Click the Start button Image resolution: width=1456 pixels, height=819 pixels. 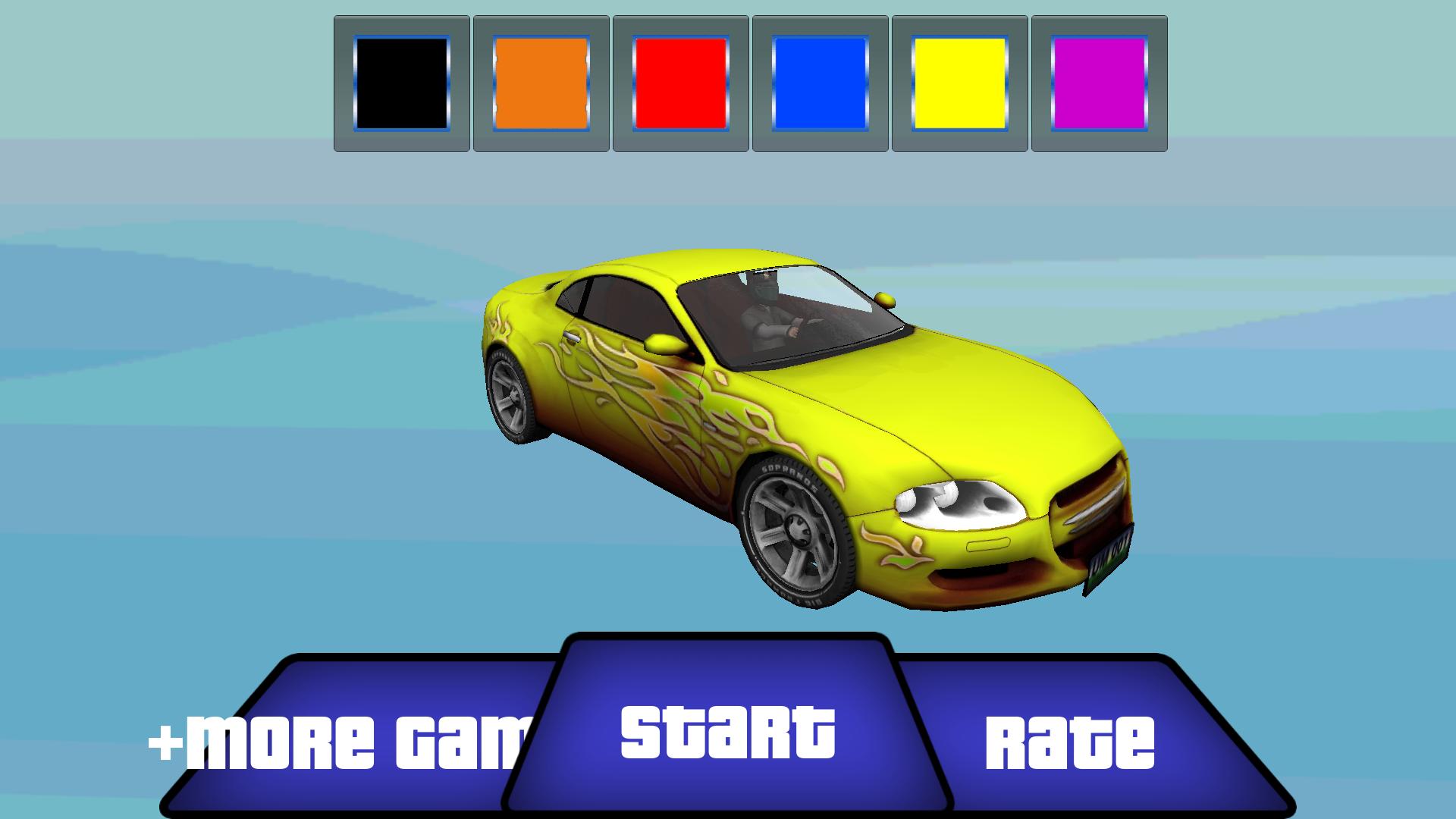click(728, 730)
